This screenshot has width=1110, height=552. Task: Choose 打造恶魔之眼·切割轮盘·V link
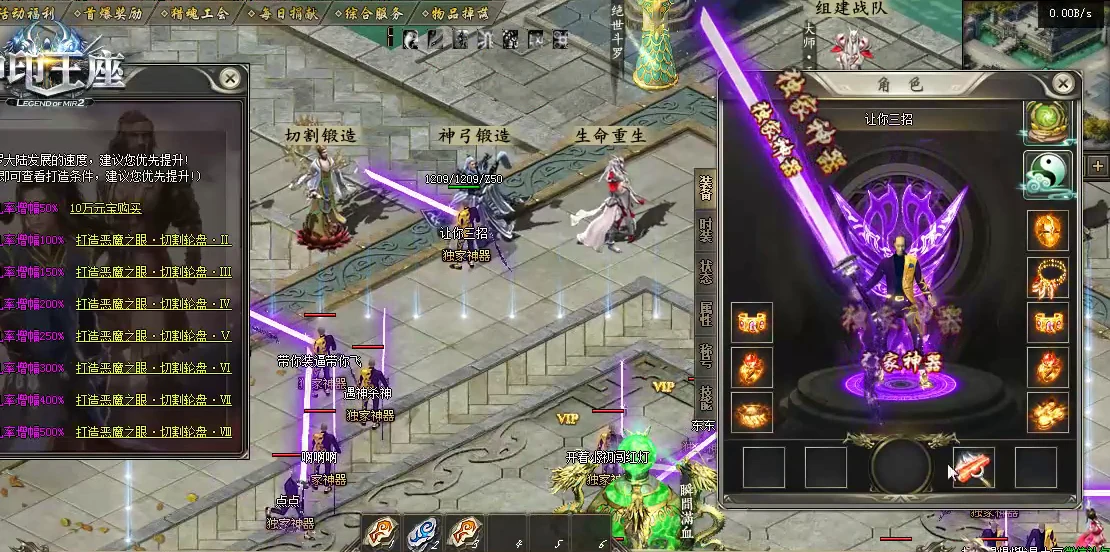tap(153, 336)
